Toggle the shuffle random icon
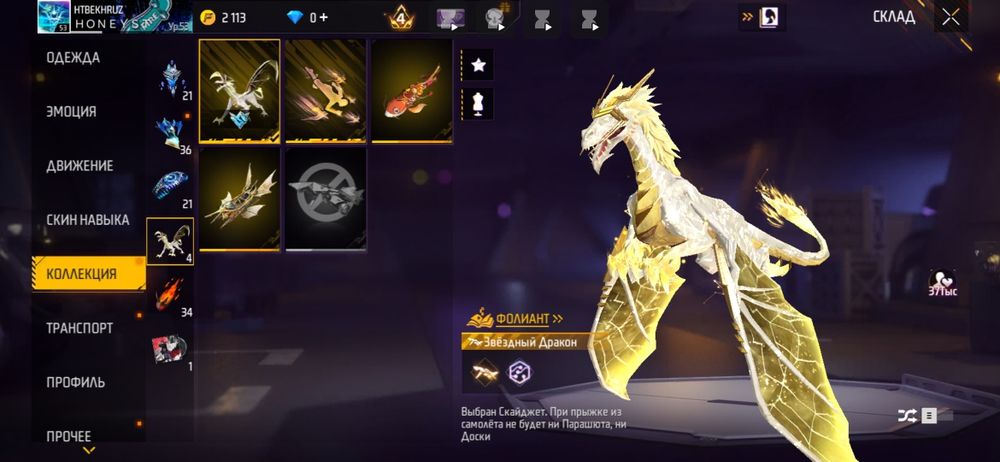 point(904,415)
